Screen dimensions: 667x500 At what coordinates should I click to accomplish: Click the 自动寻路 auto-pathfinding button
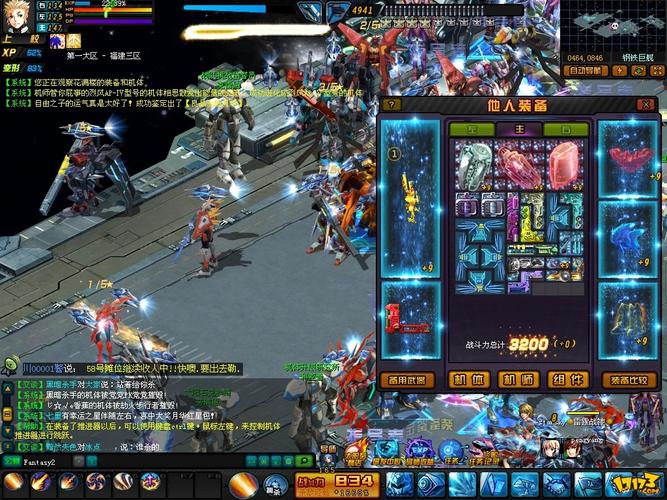point(586,72)
